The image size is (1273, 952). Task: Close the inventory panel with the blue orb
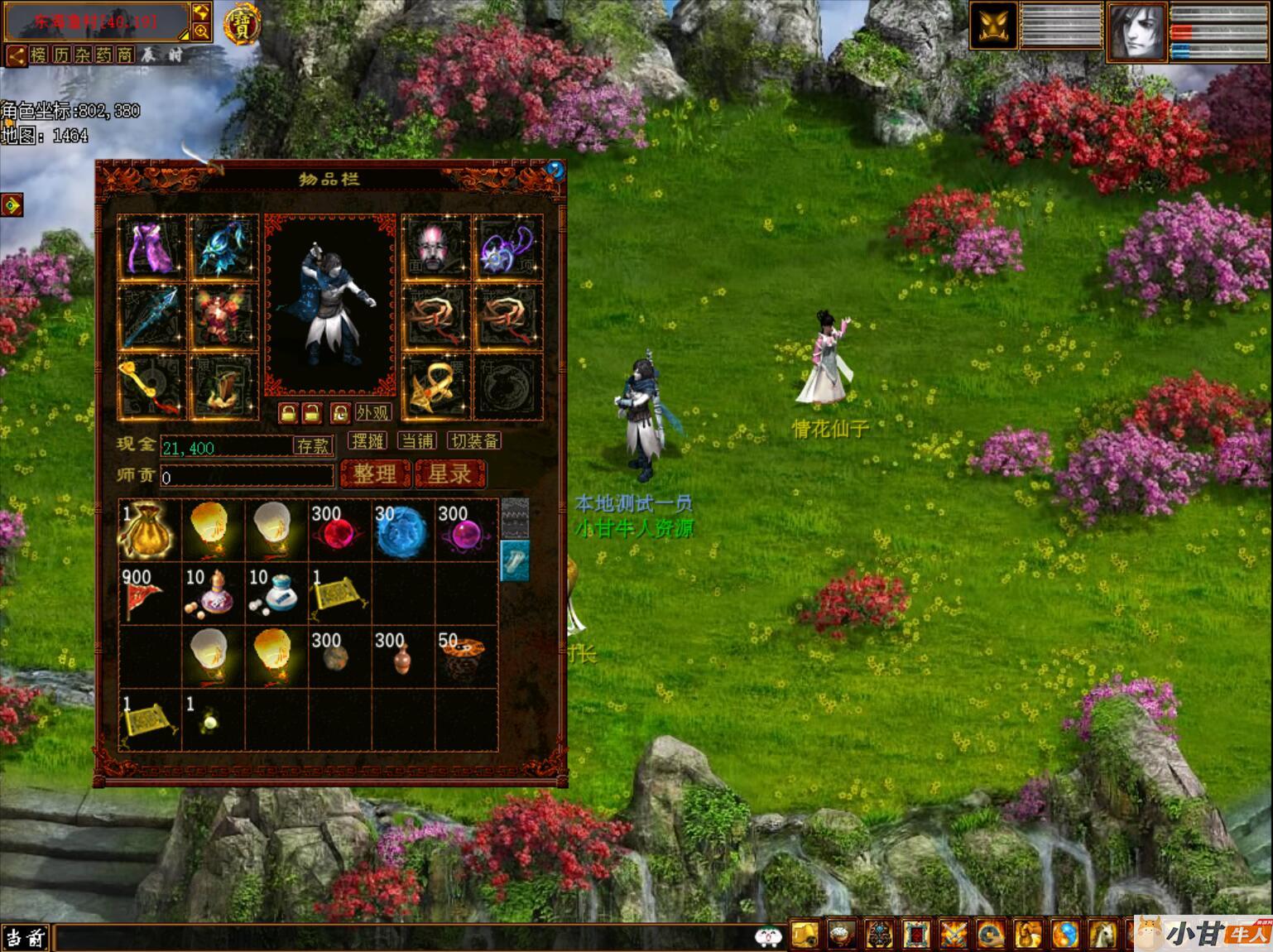point(555,171)
